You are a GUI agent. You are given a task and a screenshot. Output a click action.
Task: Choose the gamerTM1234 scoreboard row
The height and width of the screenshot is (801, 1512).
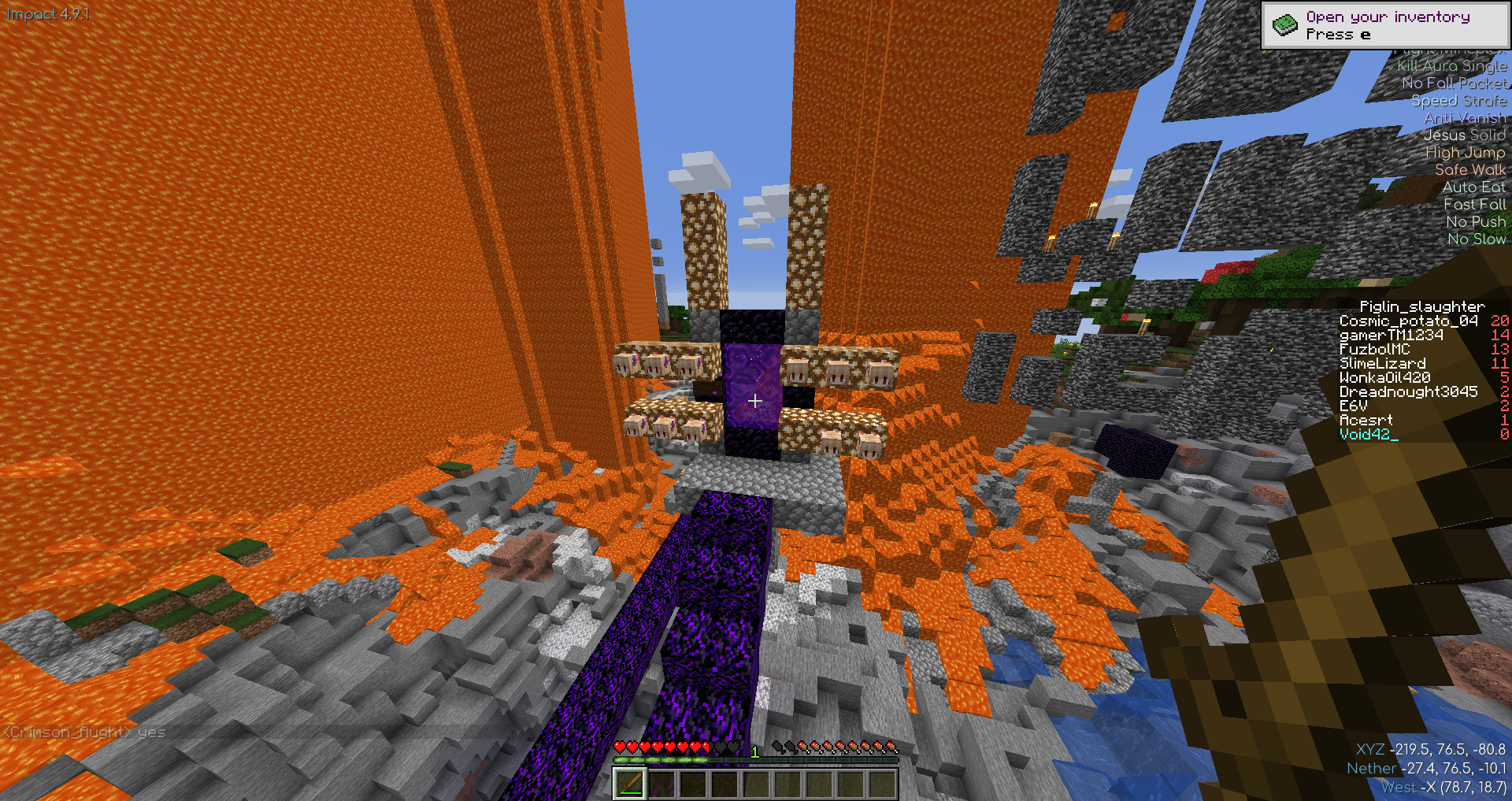click(1392, 336)
